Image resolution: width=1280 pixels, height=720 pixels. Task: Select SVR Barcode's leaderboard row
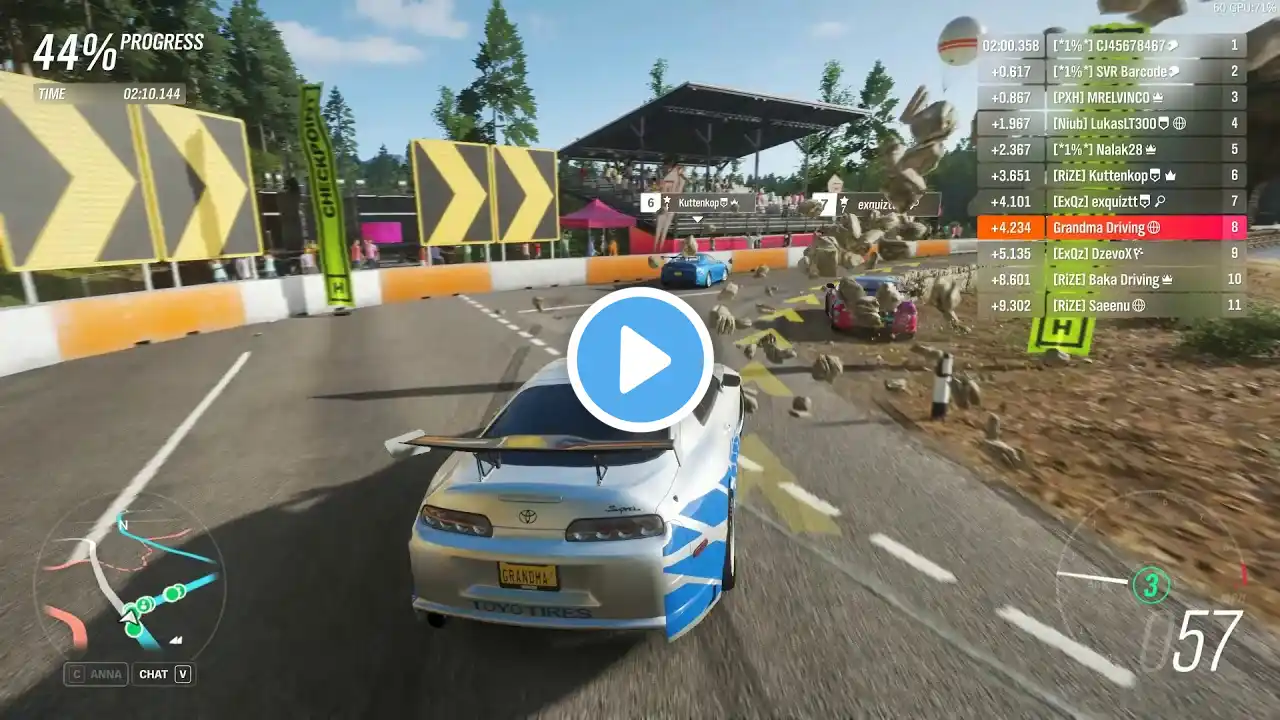point(1110,71)
